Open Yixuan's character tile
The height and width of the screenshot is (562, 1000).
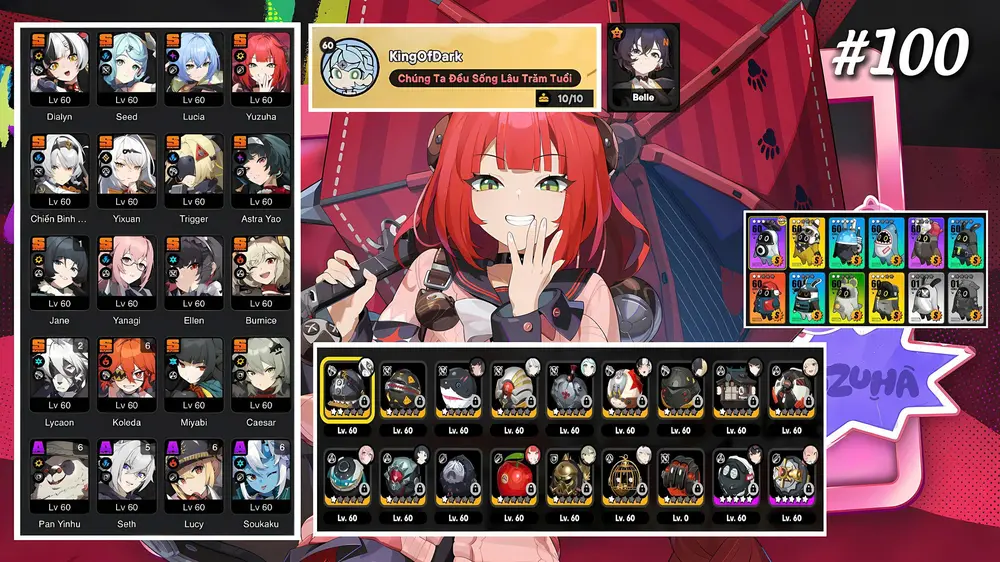[127, 172]
